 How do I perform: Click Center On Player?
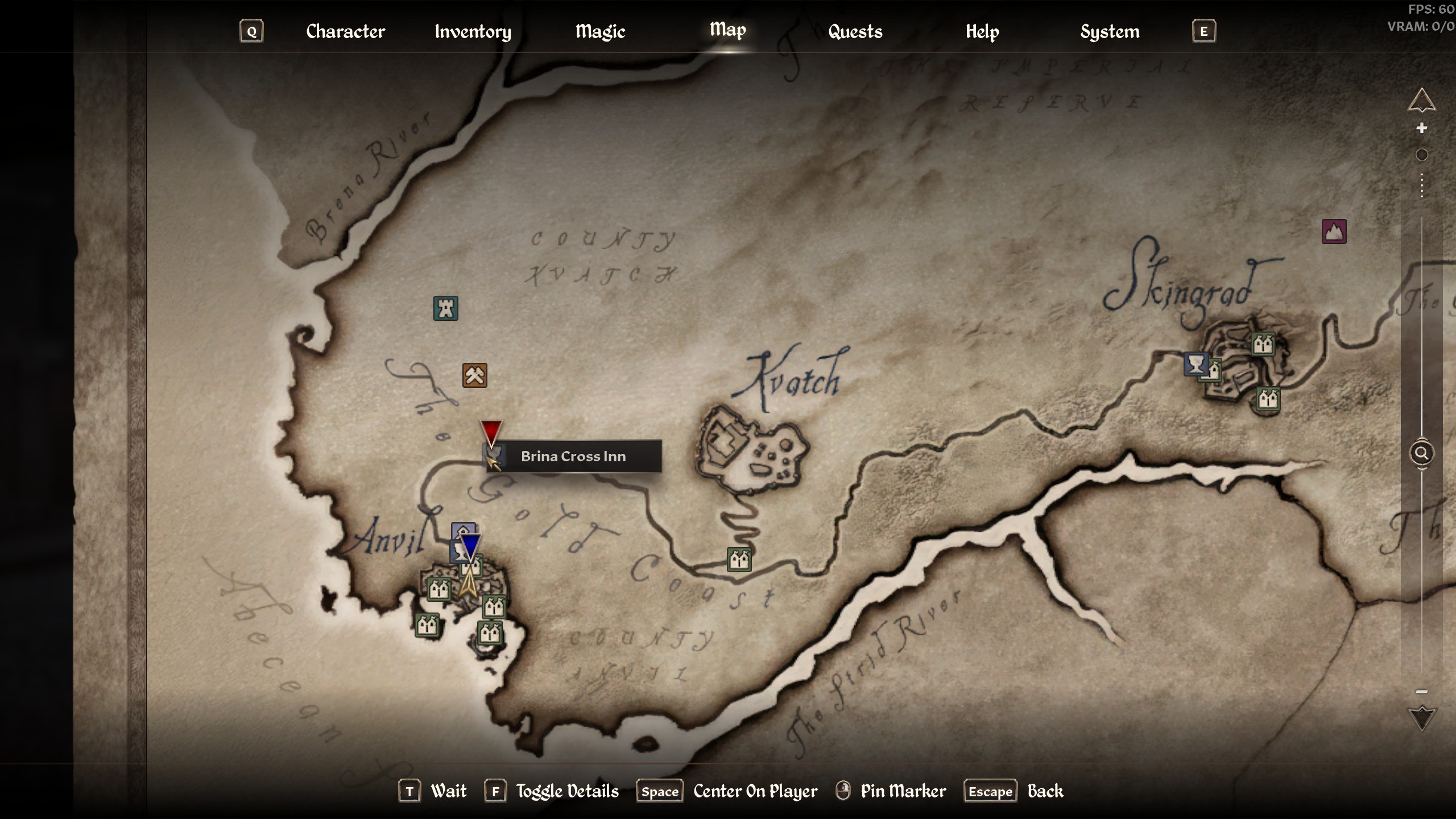coord(755,791)
